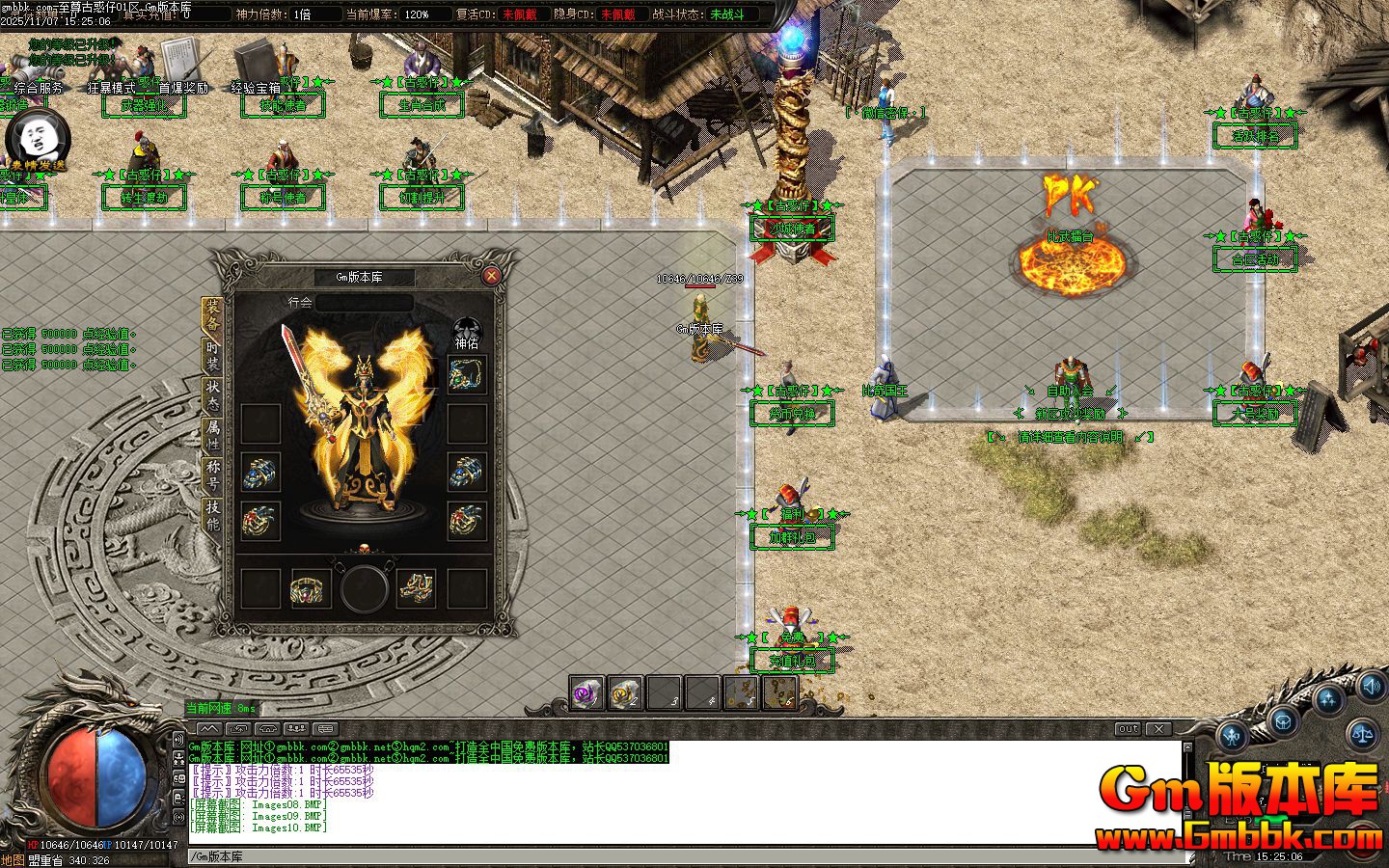Mute game sound with the speaker icon
The height and width of the screenshot is (868, 1389).
point(1371,687)
